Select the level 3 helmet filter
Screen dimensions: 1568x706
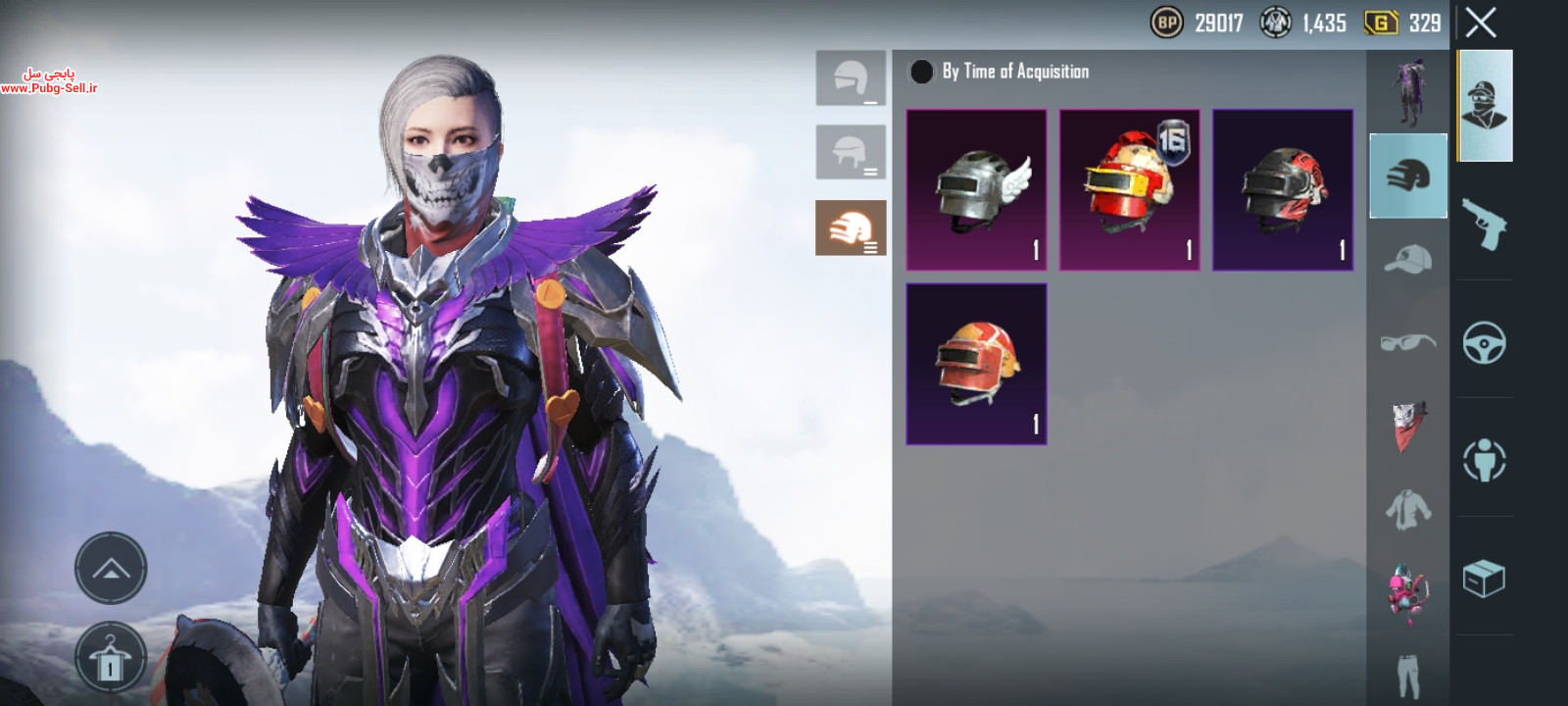point(851,227)
